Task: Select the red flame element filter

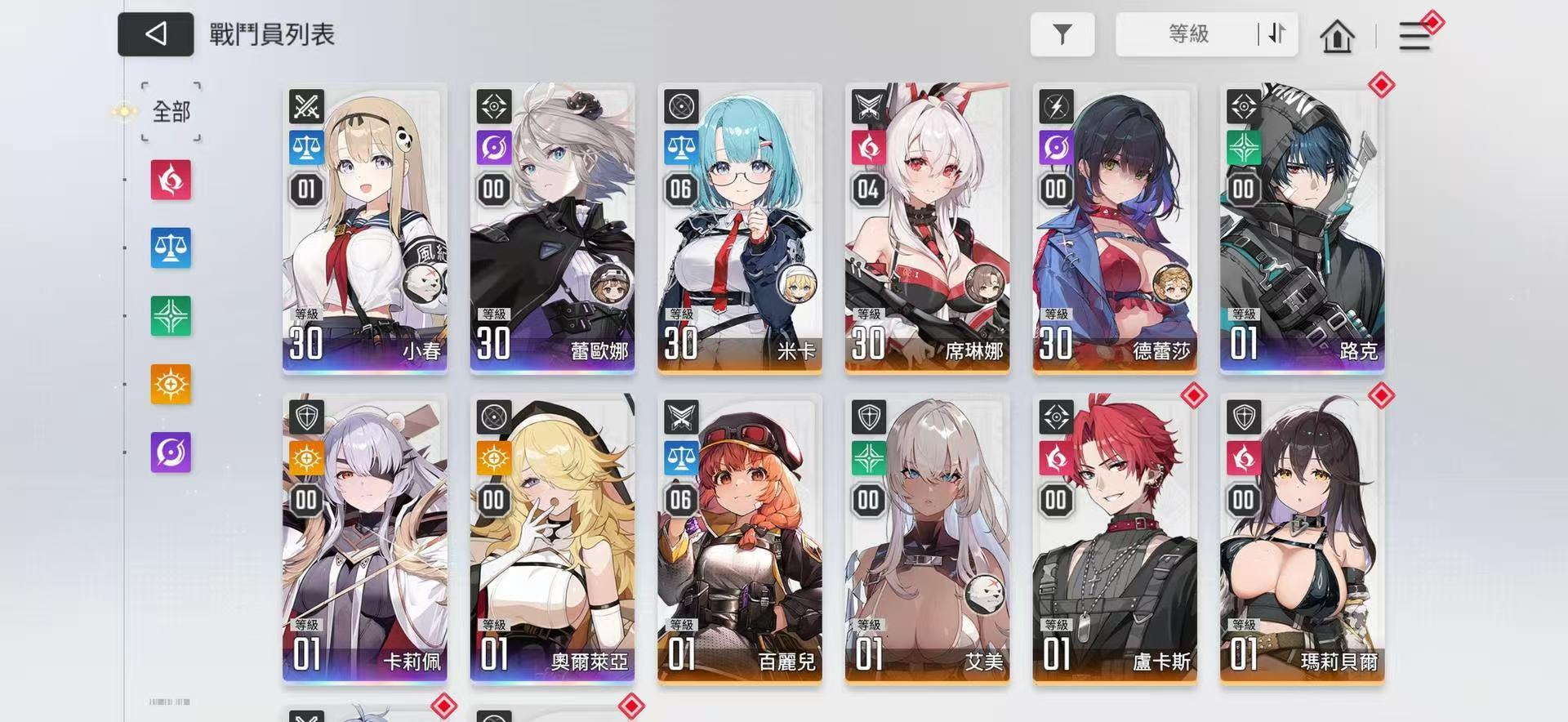Action: (x=170, y=181)
